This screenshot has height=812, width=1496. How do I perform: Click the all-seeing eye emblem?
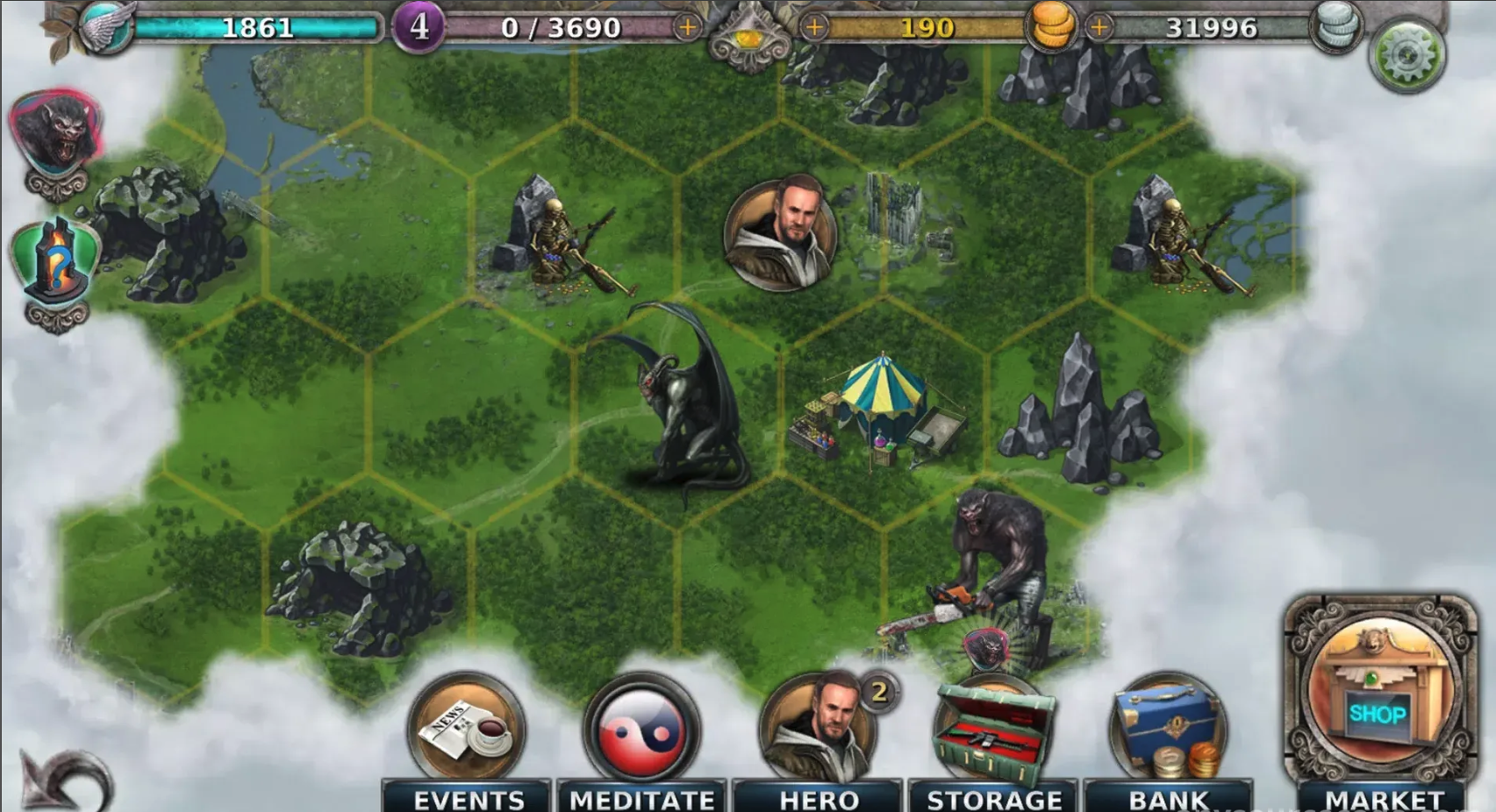[749, 37]
